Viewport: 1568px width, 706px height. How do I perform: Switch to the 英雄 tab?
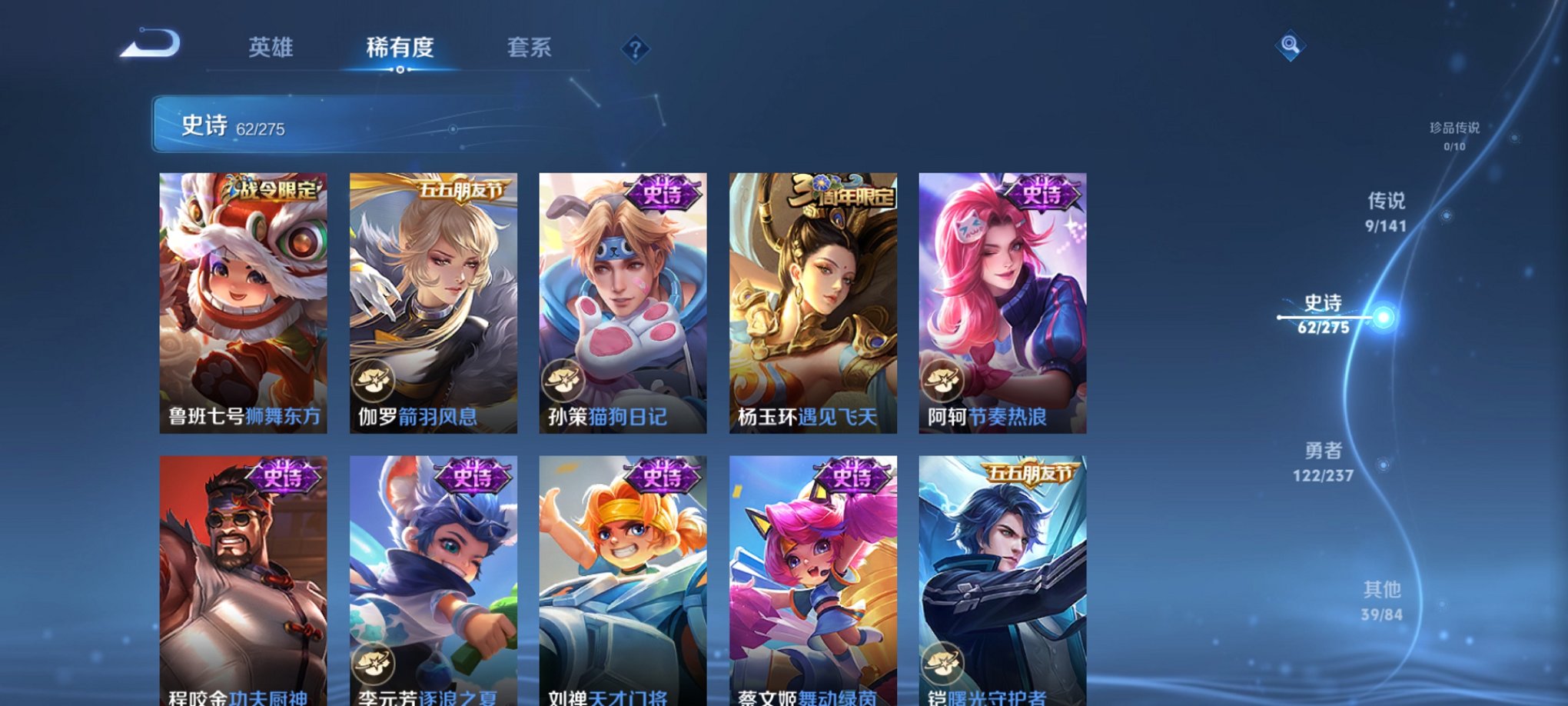click(271, 48)
